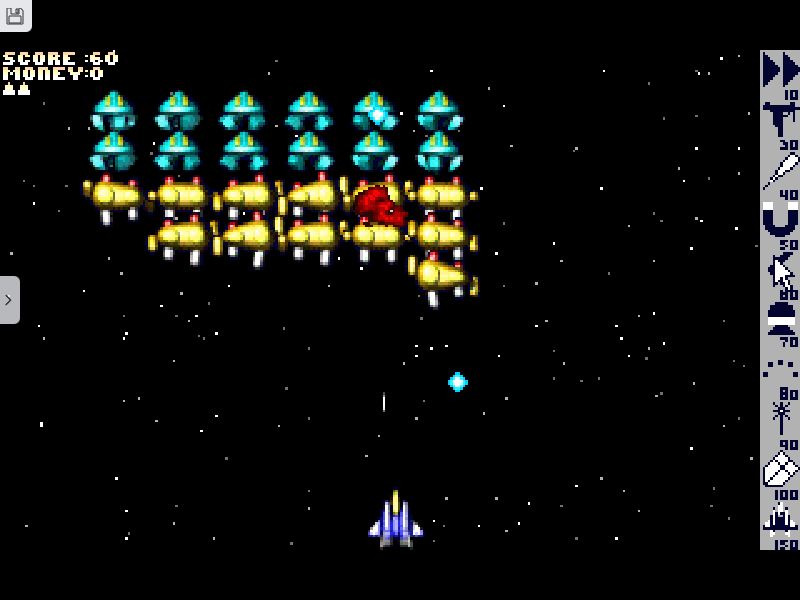Viewport: 800px width, 600px height.
Task: Click the floppy disk save button
Action: (x=15, y=15)
